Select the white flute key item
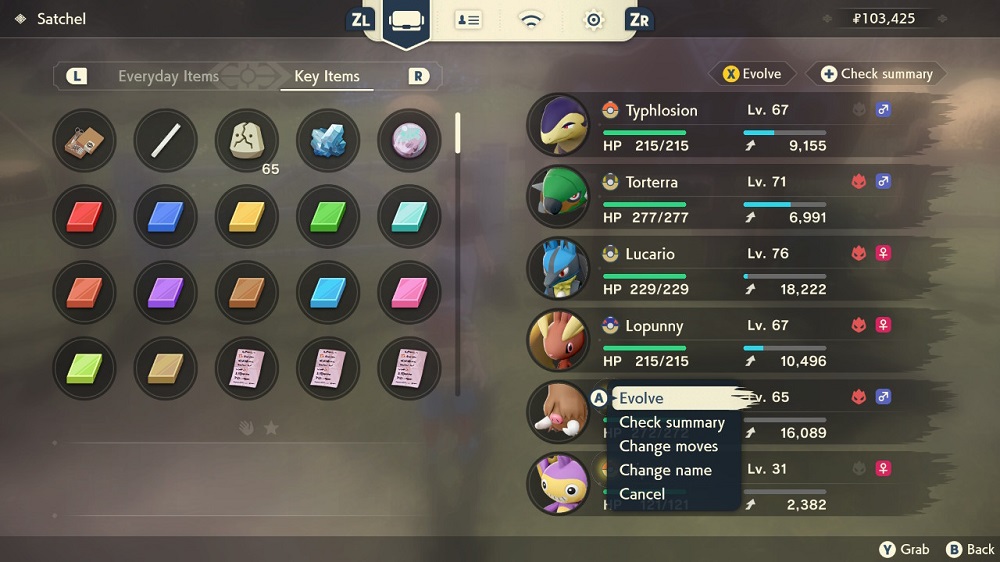The width and height of the screenshot is (1000, 562). coord(165,140)
